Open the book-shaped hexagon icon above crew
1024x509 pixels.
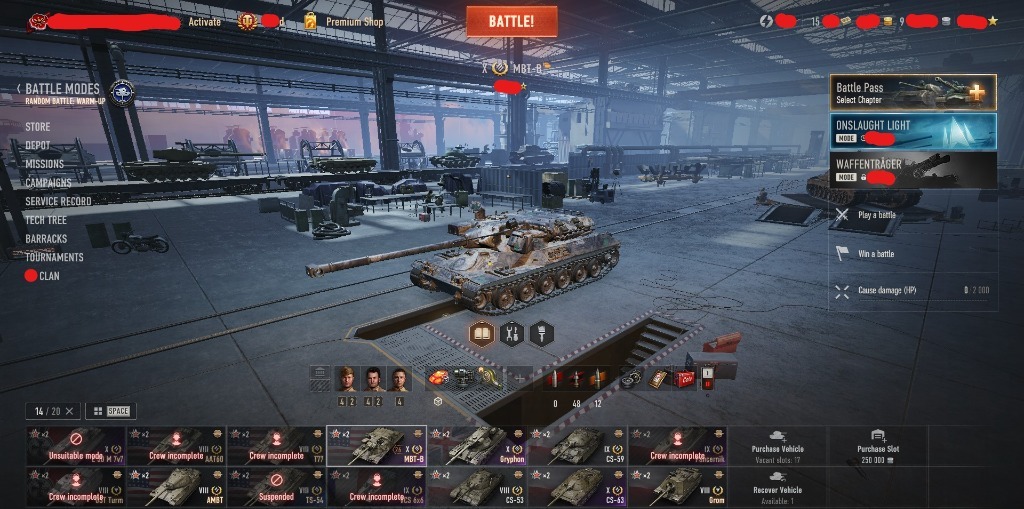pyautogui.click(x=482, y=333)
